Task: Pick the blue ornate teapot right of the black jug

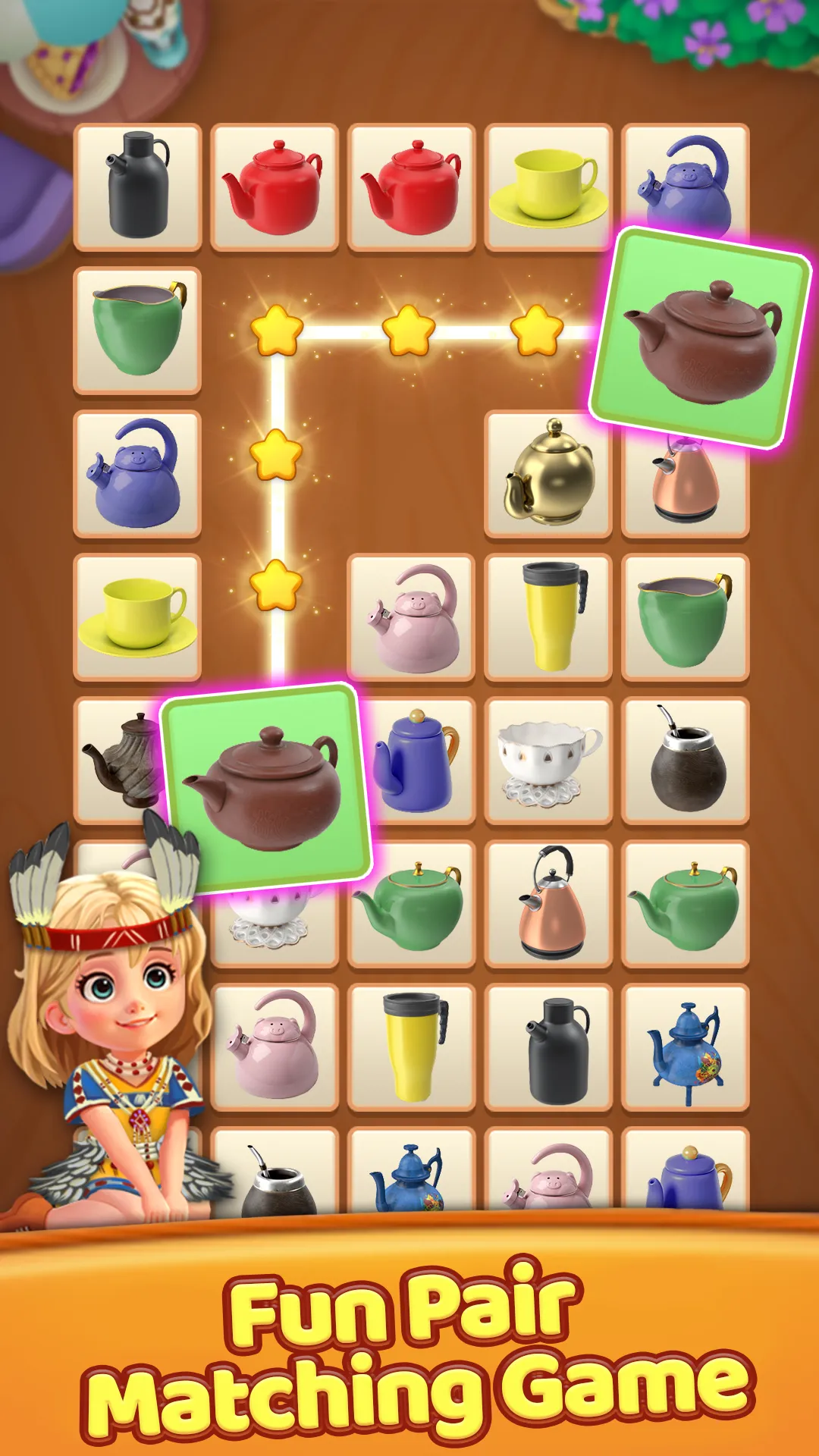Action: (x=686, y=1047)
